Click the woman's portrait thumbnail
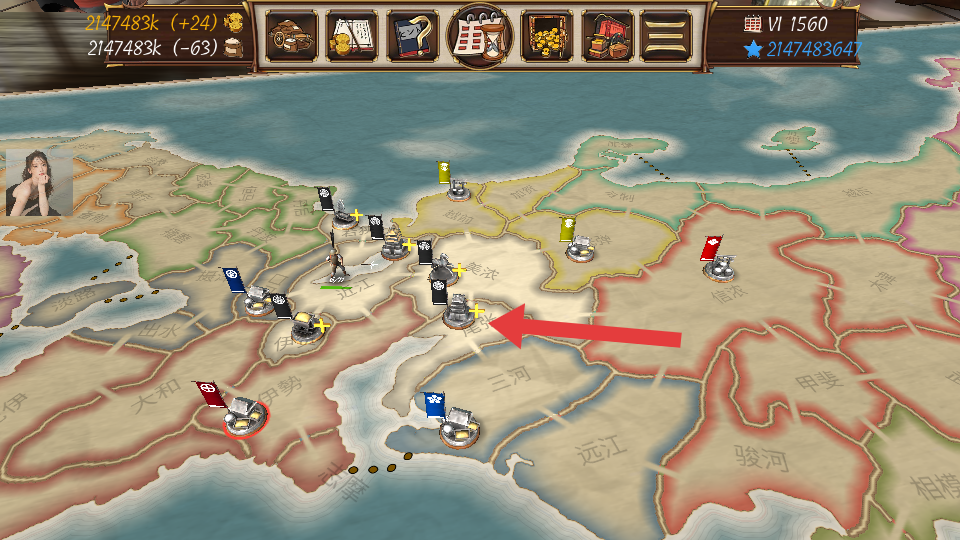960x540 pixels. tap(39, 183)
